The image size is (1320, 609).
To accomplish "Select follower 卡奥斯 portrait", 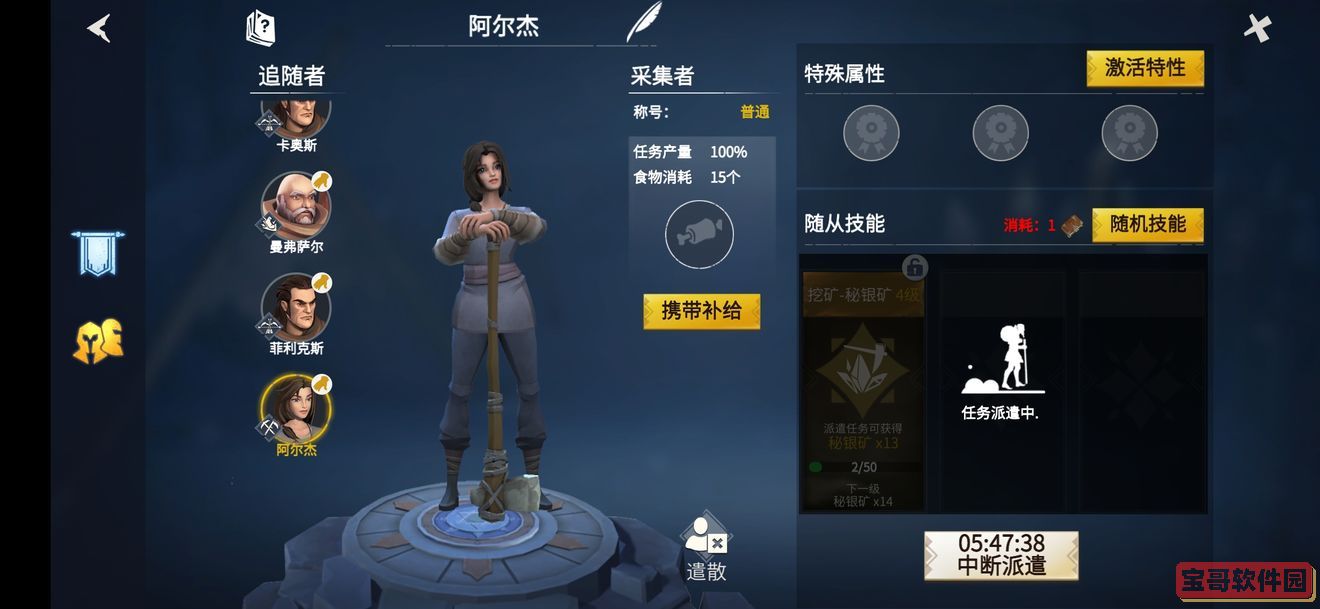I will (296, 115).
